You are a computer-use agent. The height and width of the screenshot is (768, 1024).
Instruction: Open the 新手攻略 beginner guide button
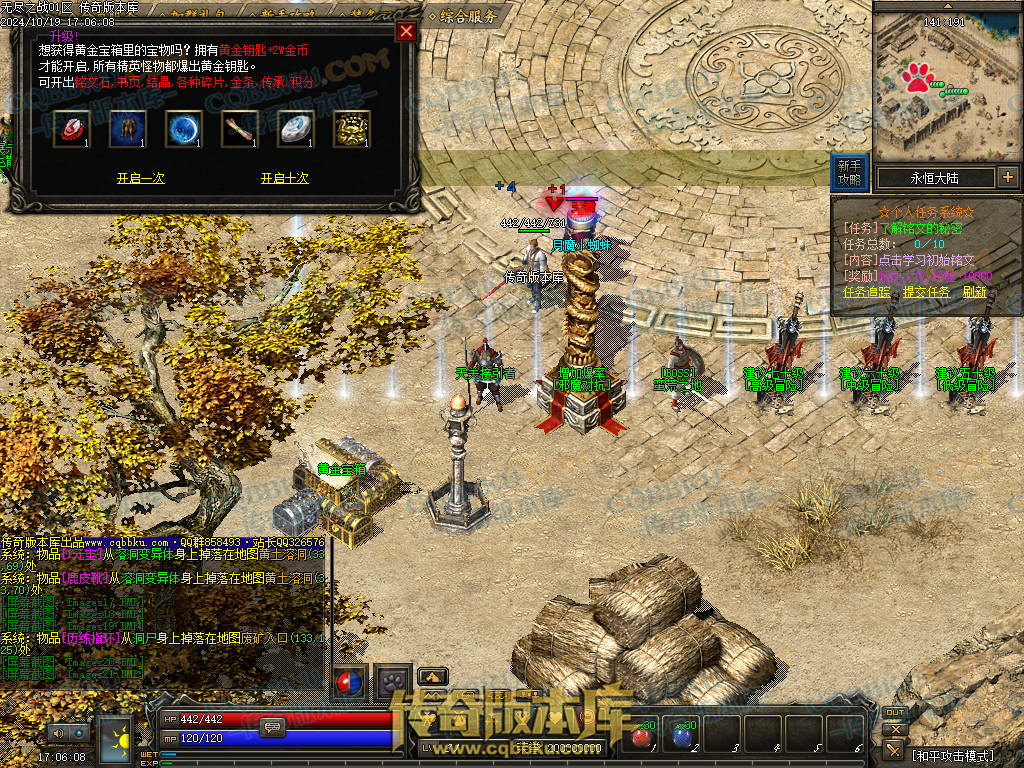(850, 173)
